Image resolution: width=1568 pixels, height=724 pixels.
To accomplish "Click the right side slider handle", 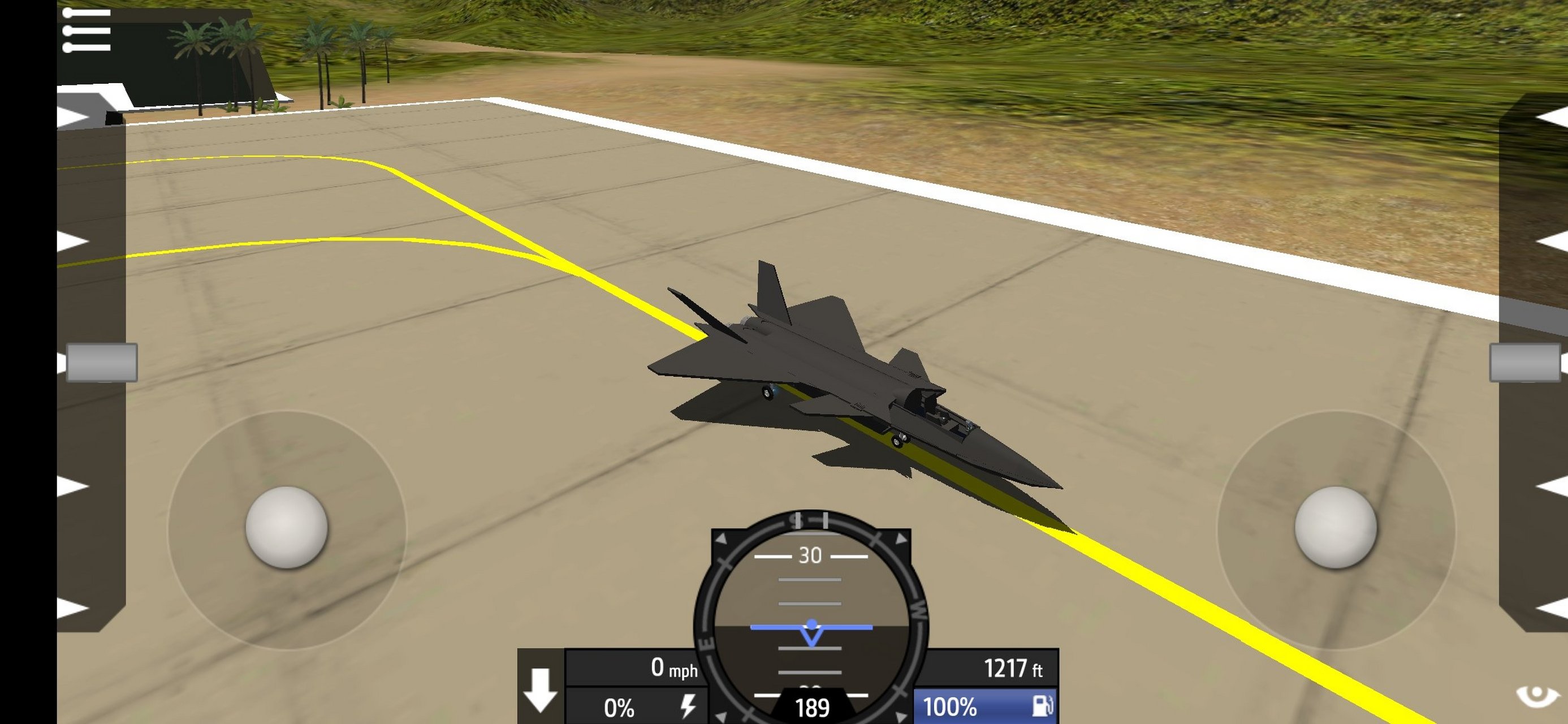I will pyautogui.click(x=1524, y=363).
